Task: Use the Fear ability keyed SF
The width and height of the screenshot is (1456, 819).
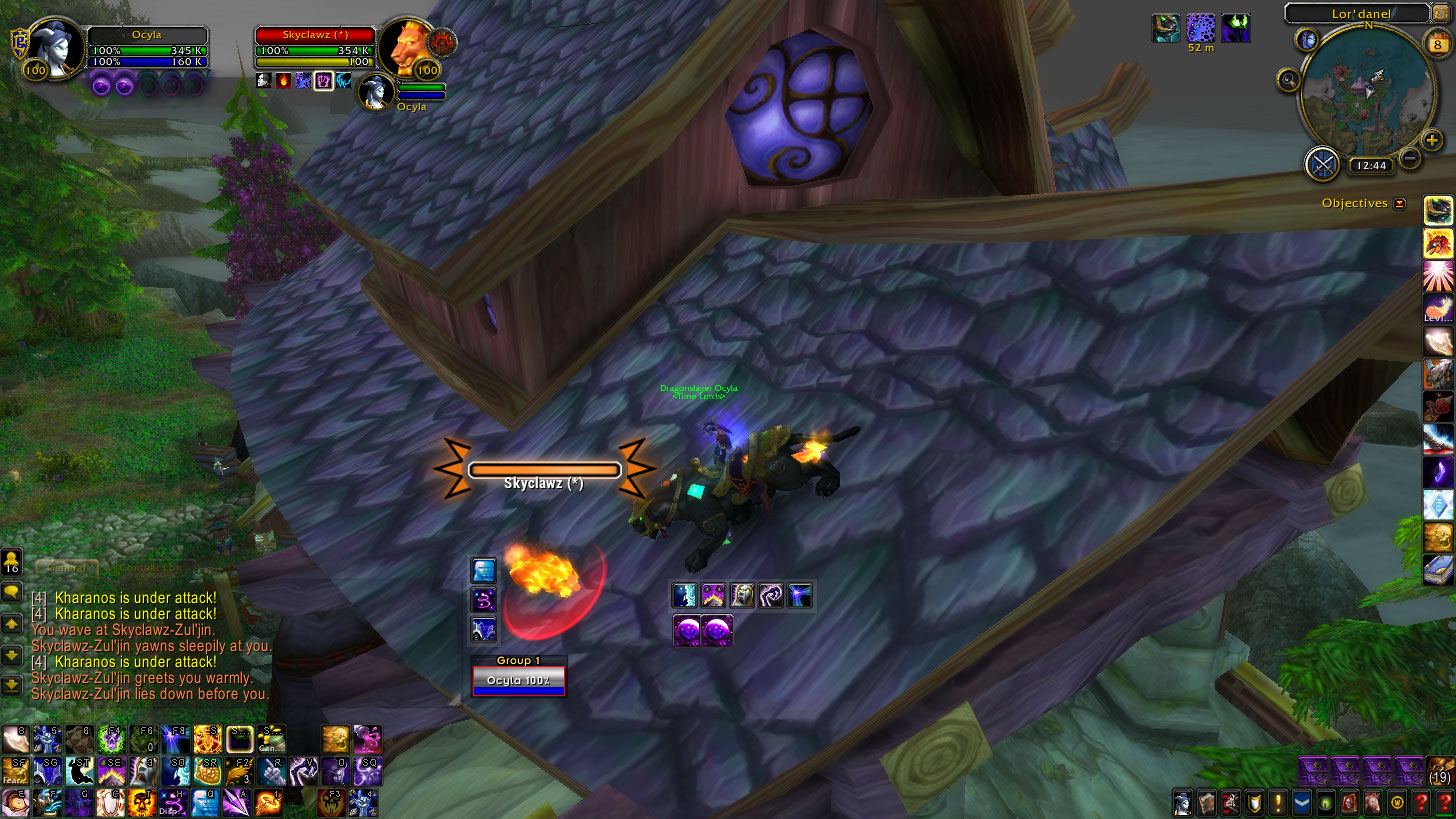Action: point(14,770)
